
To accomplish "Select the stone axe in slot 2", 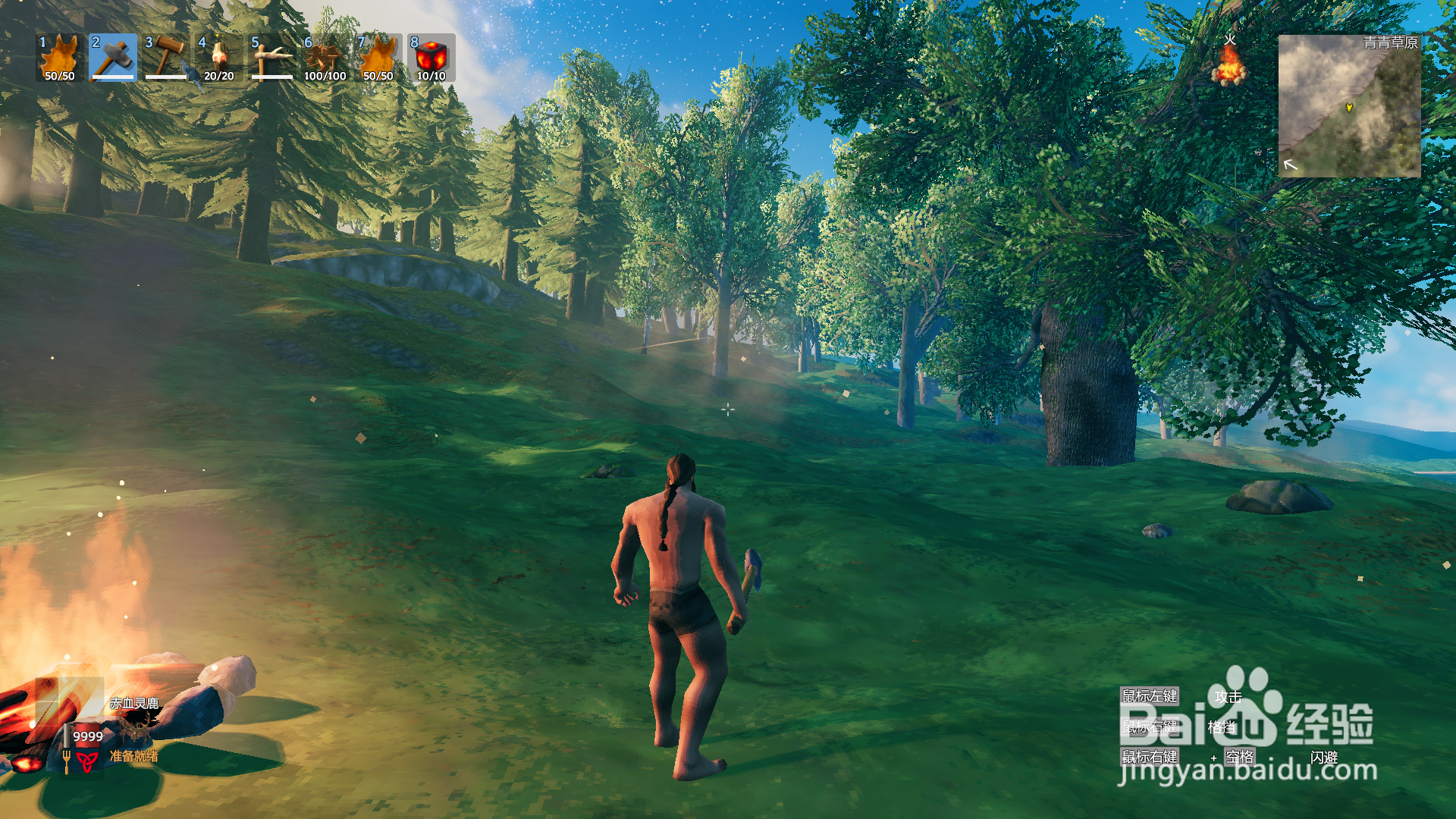I will tap(113, 58).
